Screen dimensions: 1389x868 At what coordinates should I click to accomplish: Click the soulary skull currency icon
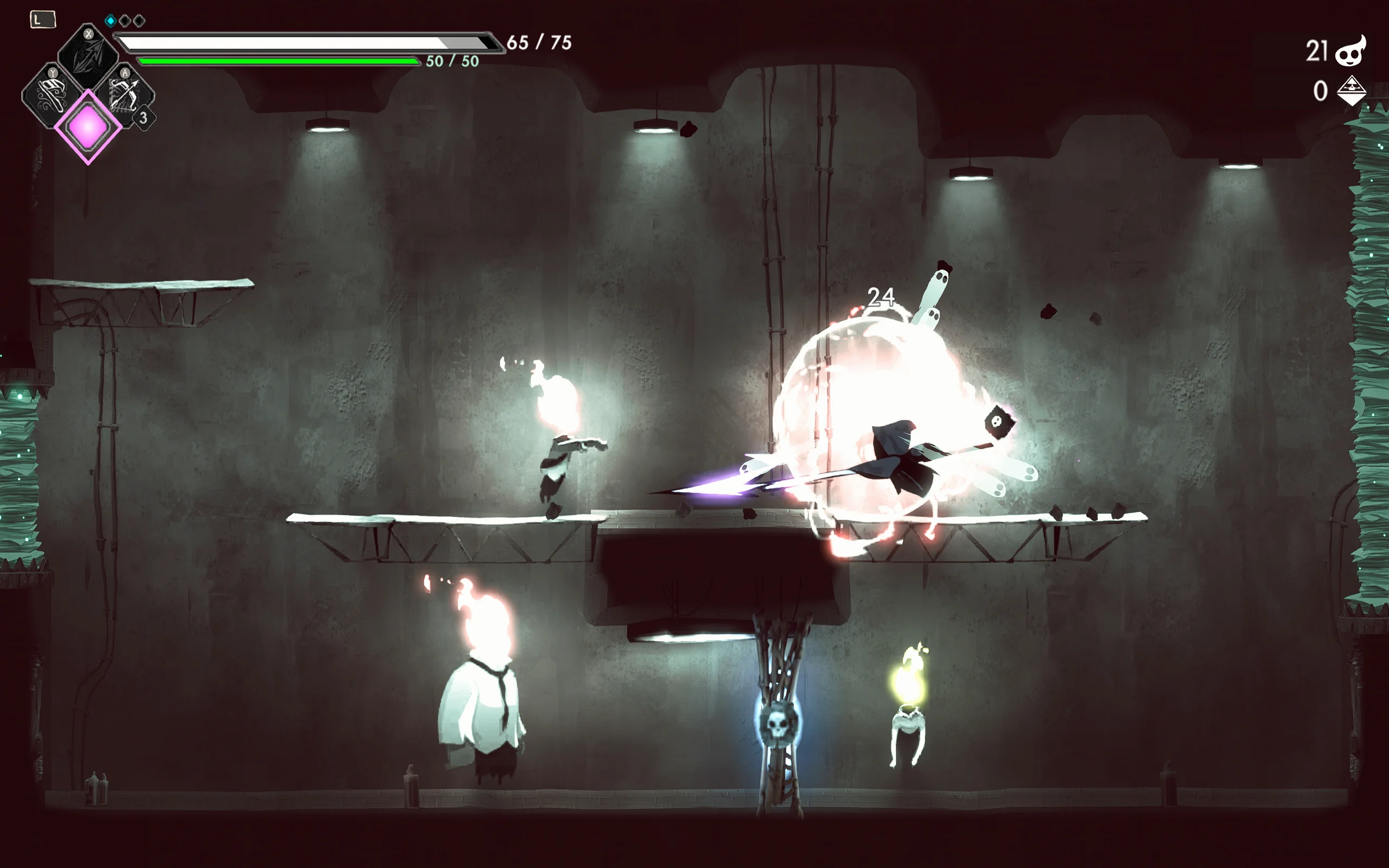tap(1350, 51)
